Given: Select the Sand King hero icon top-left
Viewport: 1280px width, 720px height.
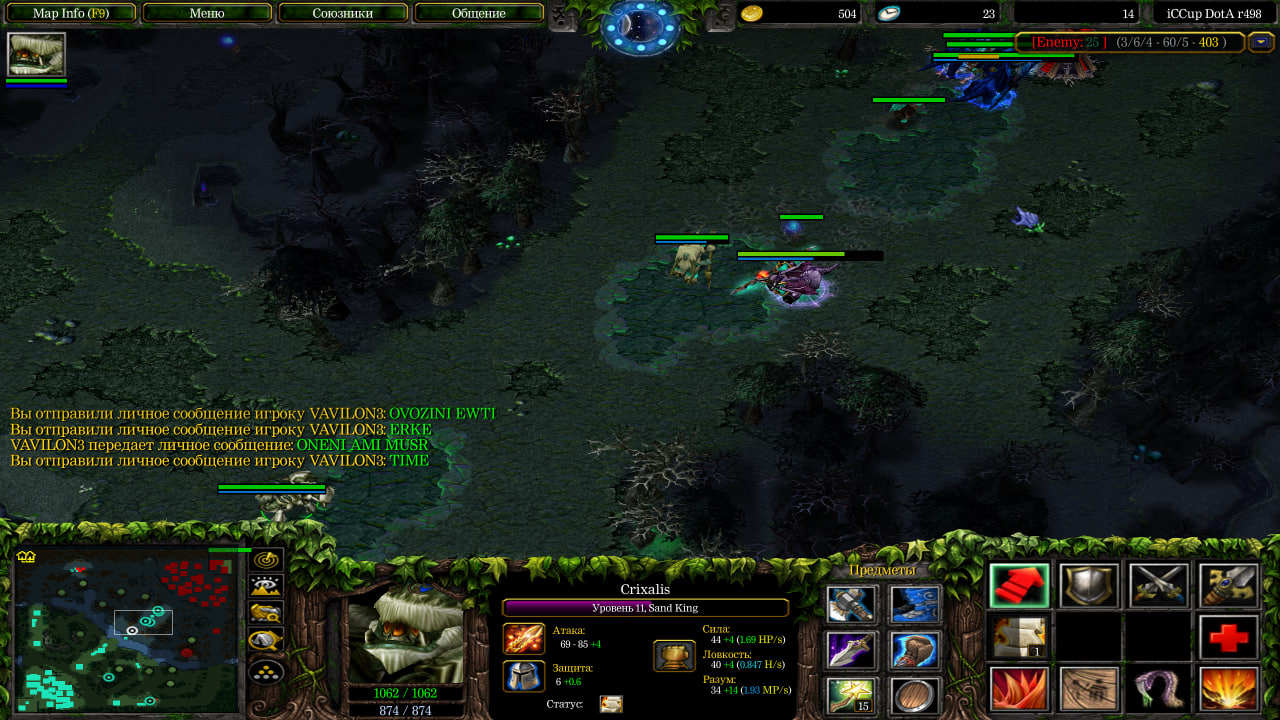Looking at the screenshot, I should click(x=37, y=54).
